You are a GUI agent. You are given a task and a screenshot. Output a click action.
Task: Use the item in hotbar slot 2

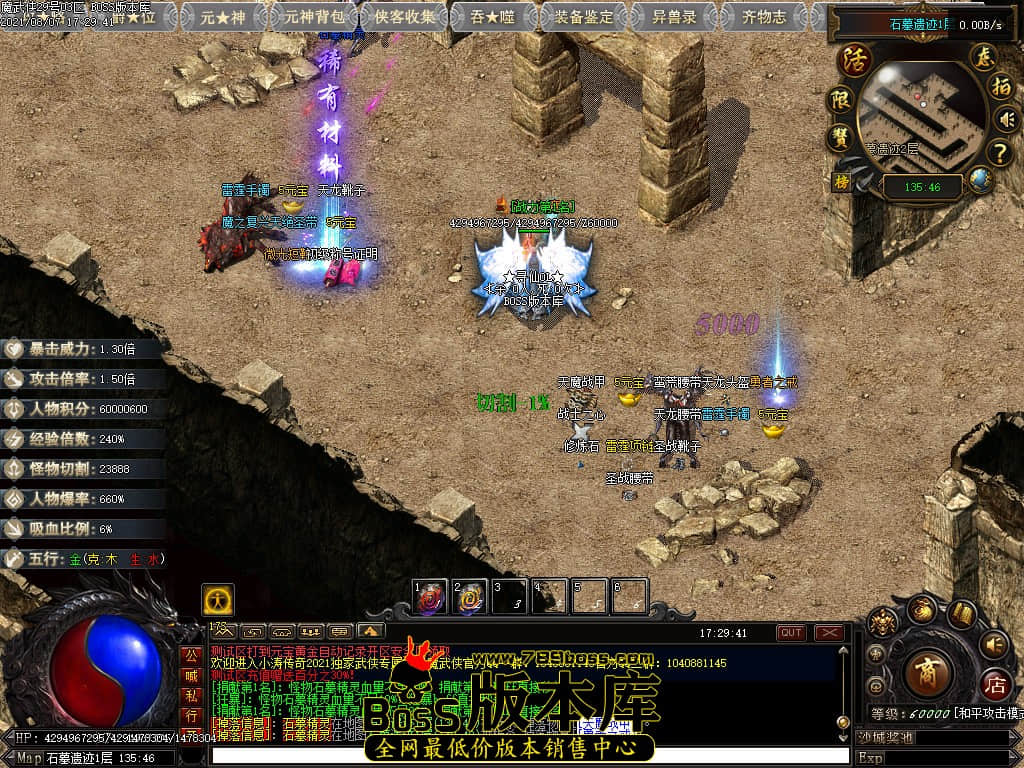pos(470,597)
